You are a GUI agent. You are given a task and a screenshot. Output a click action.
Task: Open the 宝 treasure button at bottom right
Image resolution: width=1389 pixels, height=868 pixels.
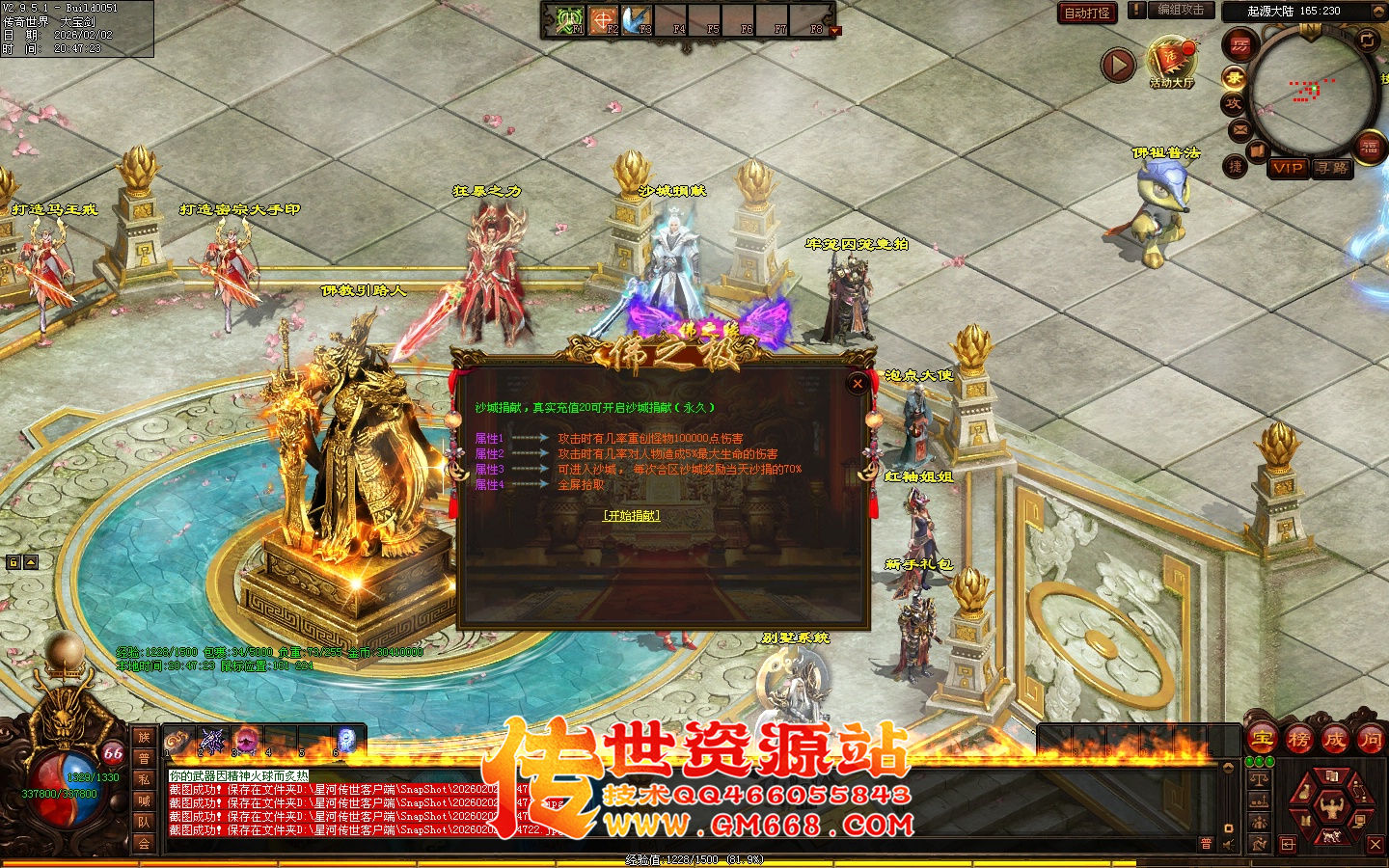(1261, 740)
